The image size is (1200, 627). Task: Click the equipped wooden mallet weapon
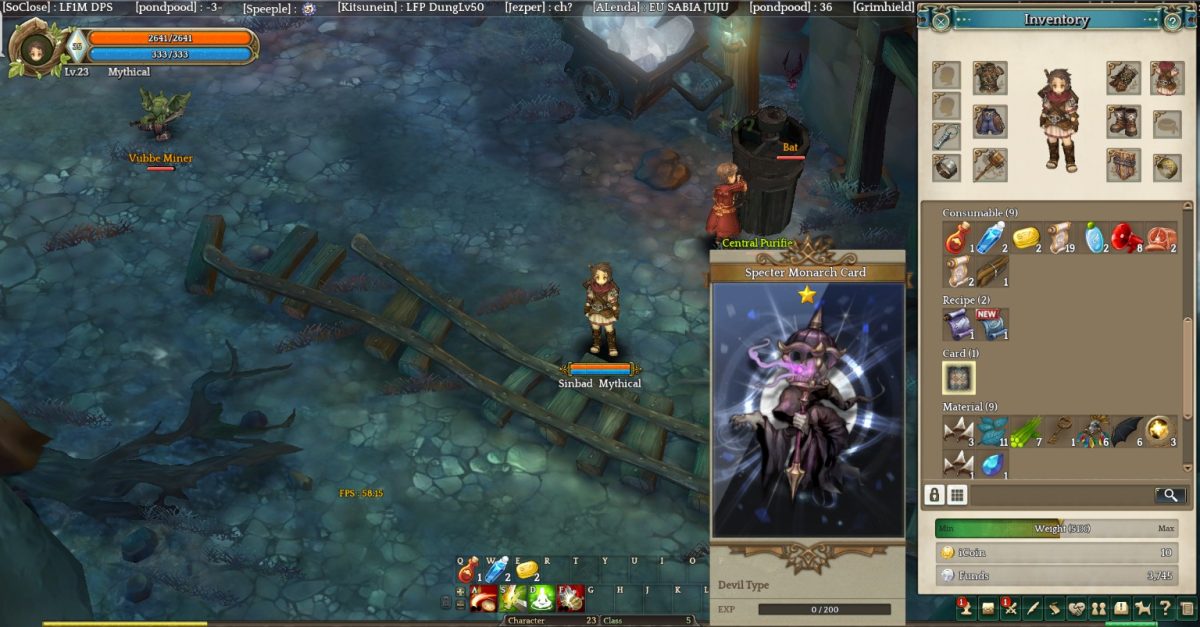coord(990,165)
